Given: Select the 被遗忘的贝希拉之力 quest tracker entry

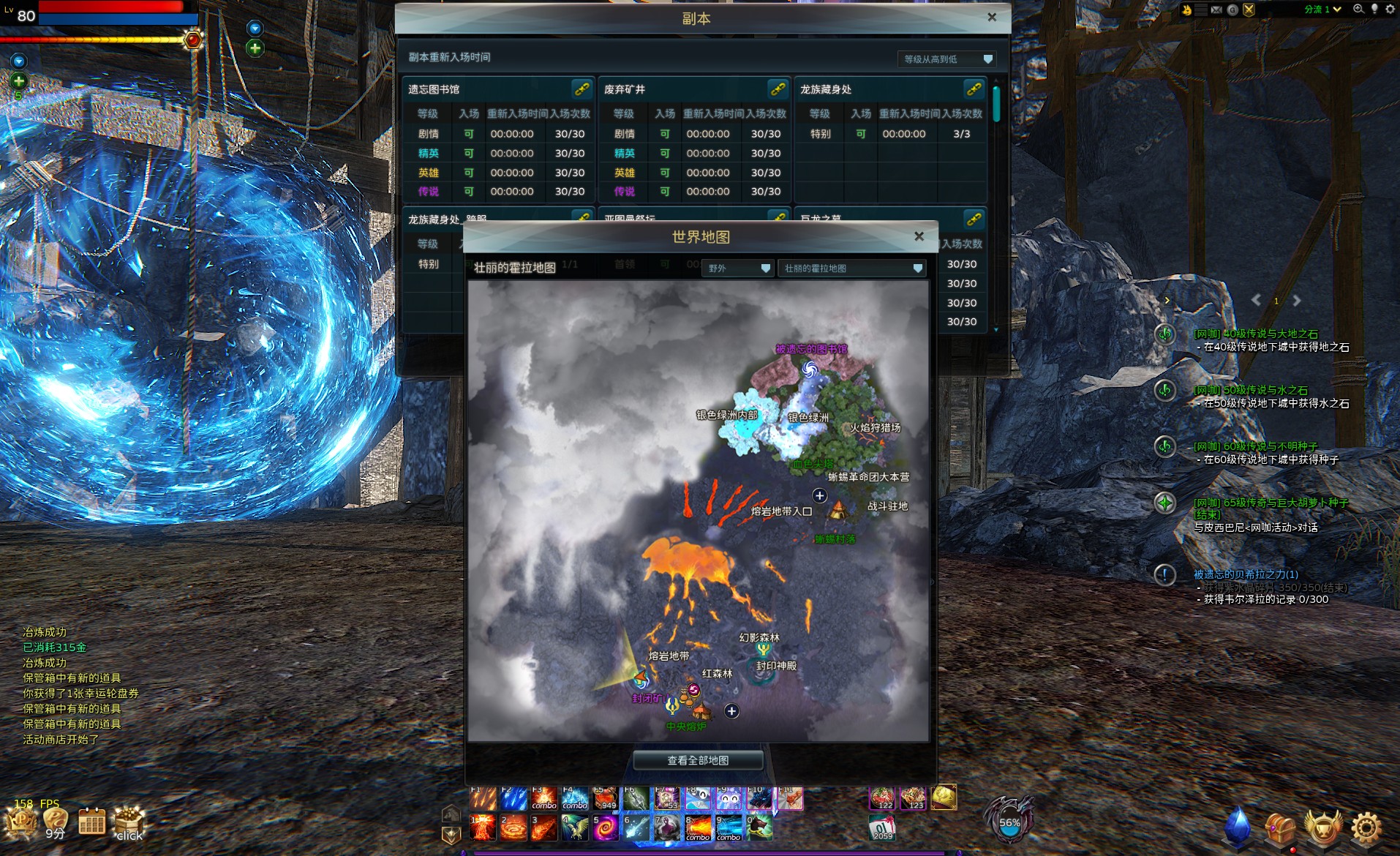Looking at the screenshot, I should pos(1246,574).
